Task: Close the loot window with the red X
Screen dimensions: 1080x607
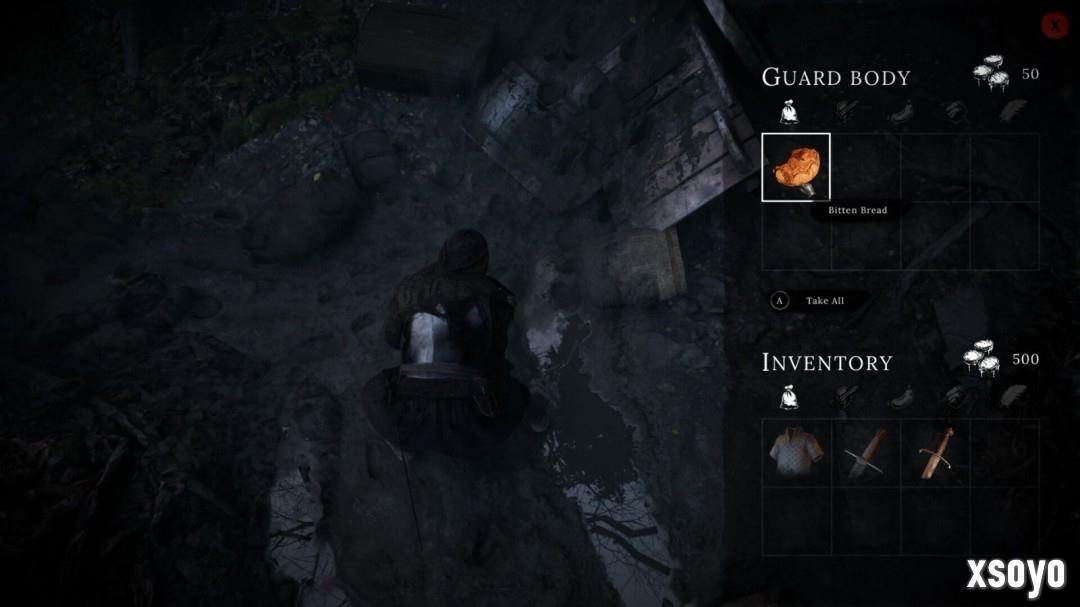Action: click(x=1054, y=26)
